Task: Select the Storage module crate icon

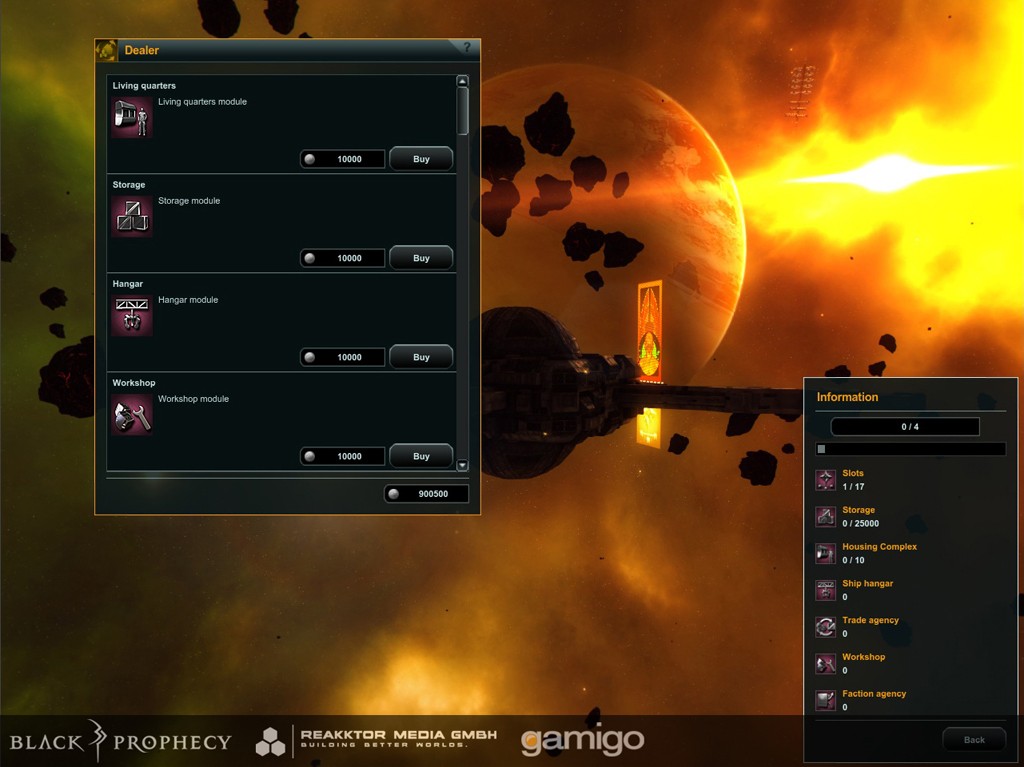Action: (x=132, y=216)
